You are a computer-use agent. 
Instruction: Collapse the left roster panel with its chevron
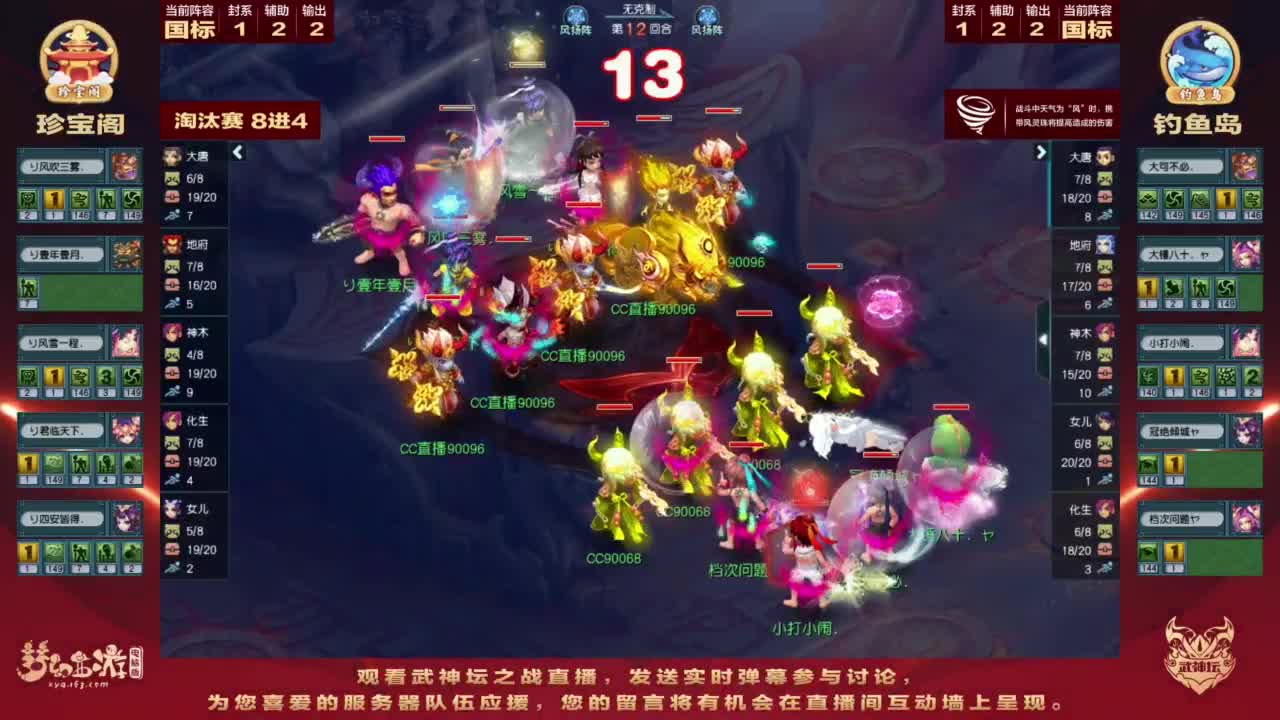click(x=238, y=153)
